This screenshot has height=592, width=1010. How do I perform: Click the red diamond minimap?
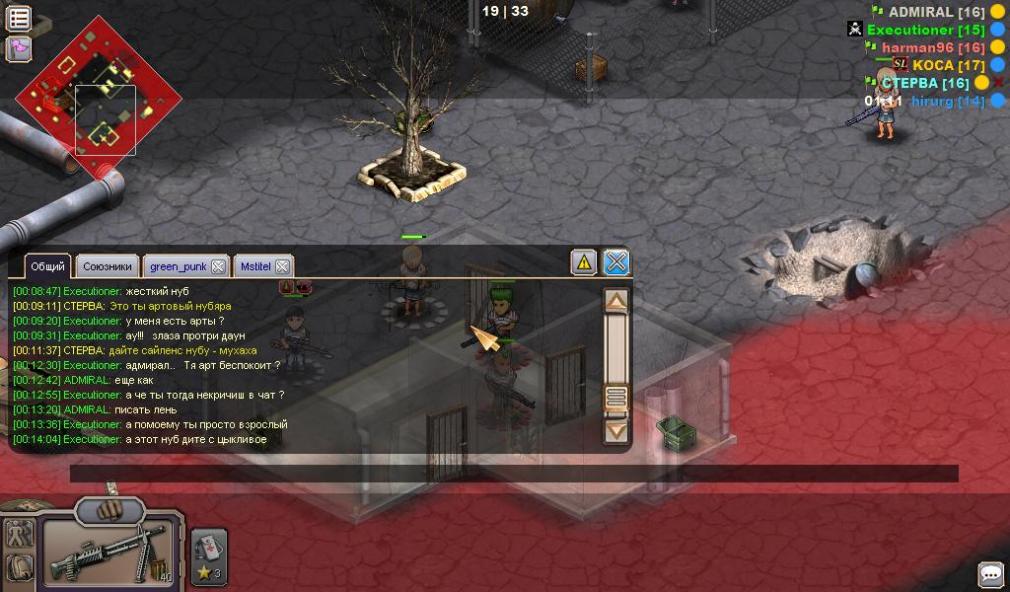[x=98, y=98]
